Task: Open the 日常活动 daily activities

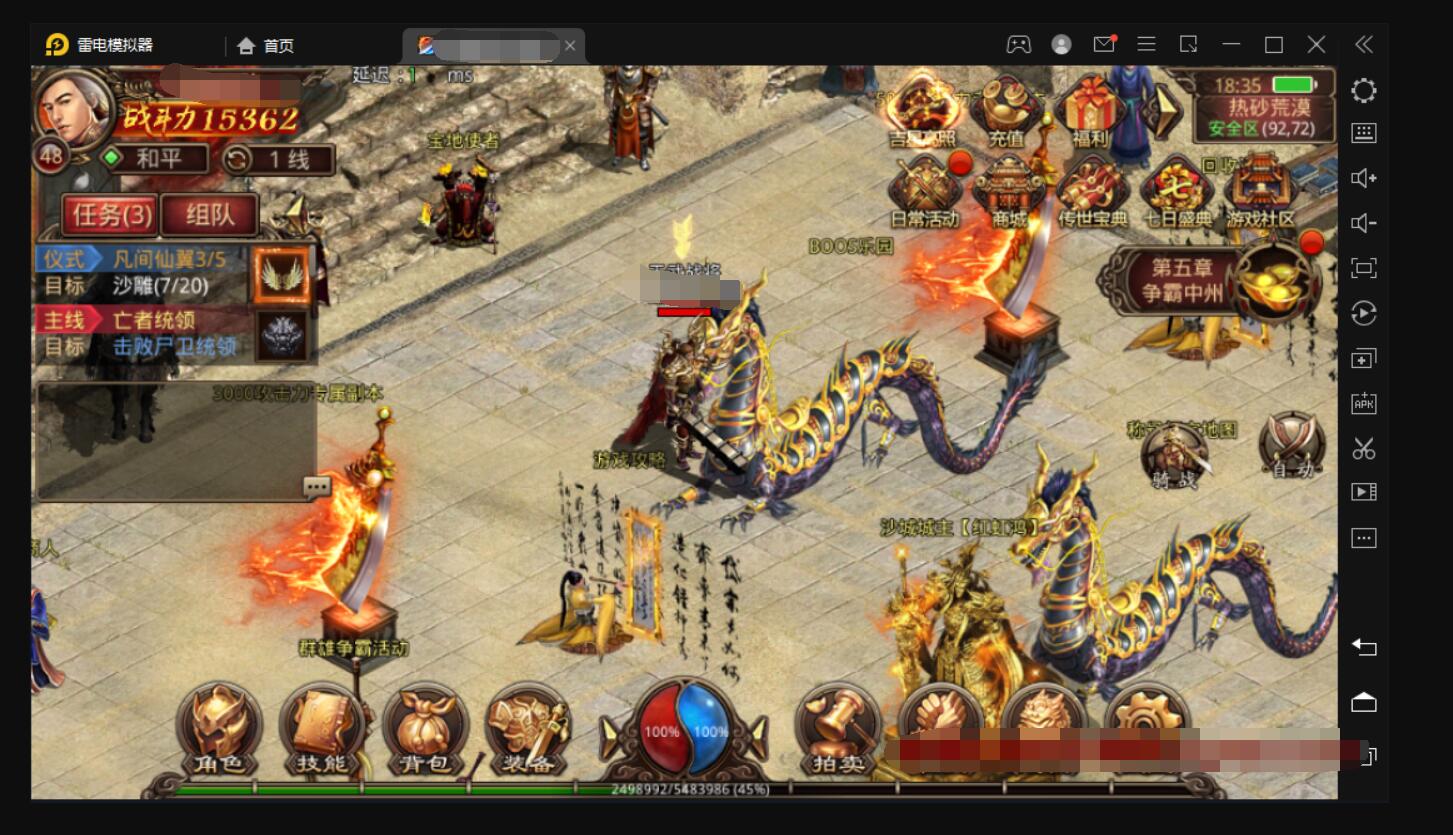Action: pos(924,190)
